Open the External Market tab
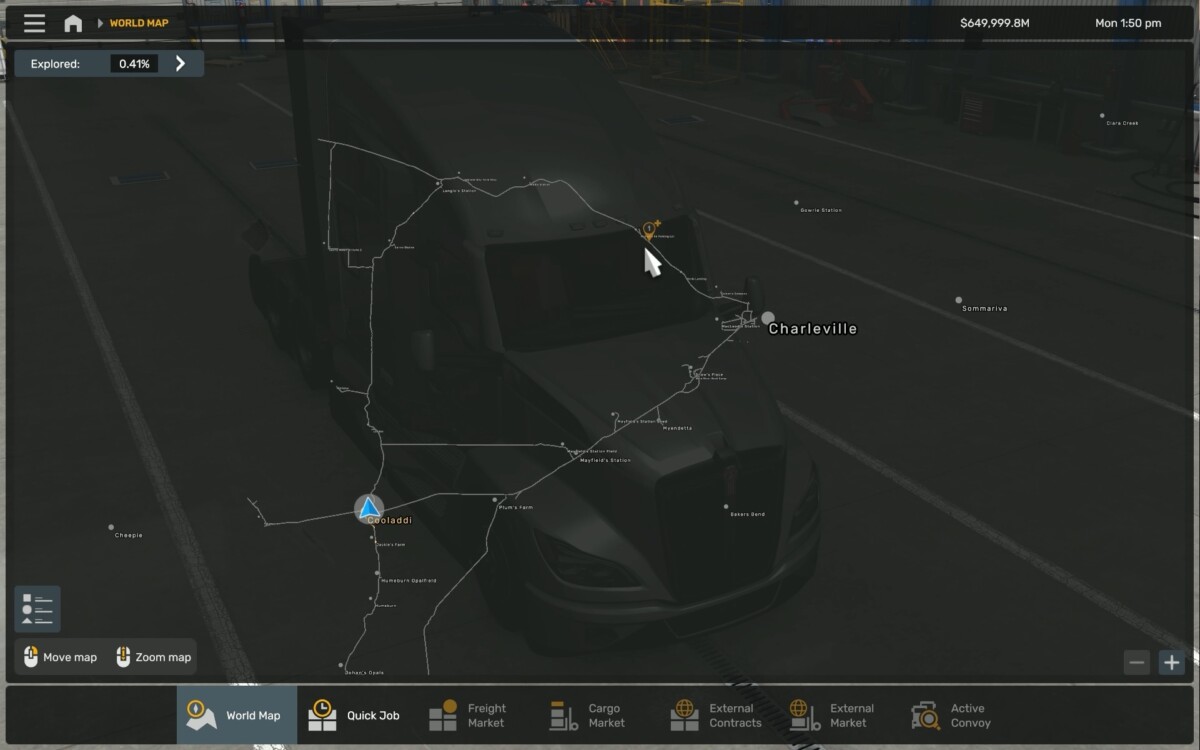 pyautogui.click(x=832, y=715)
